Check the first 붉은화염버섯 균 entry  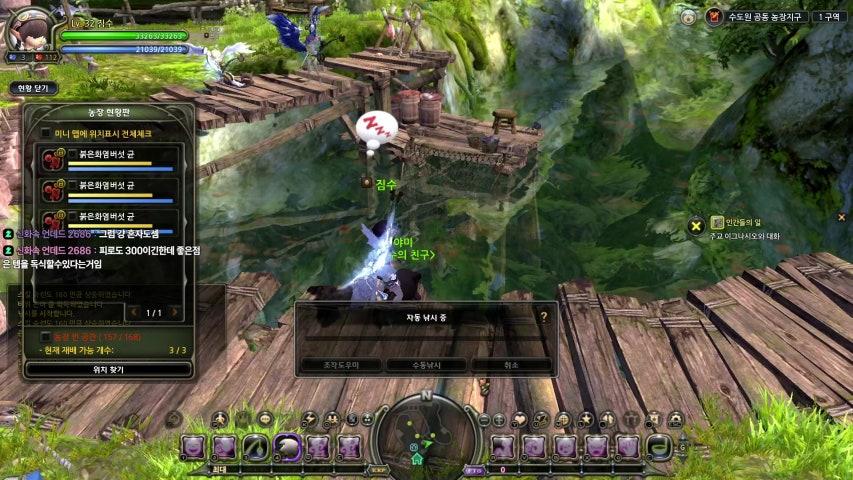(72, 154)
